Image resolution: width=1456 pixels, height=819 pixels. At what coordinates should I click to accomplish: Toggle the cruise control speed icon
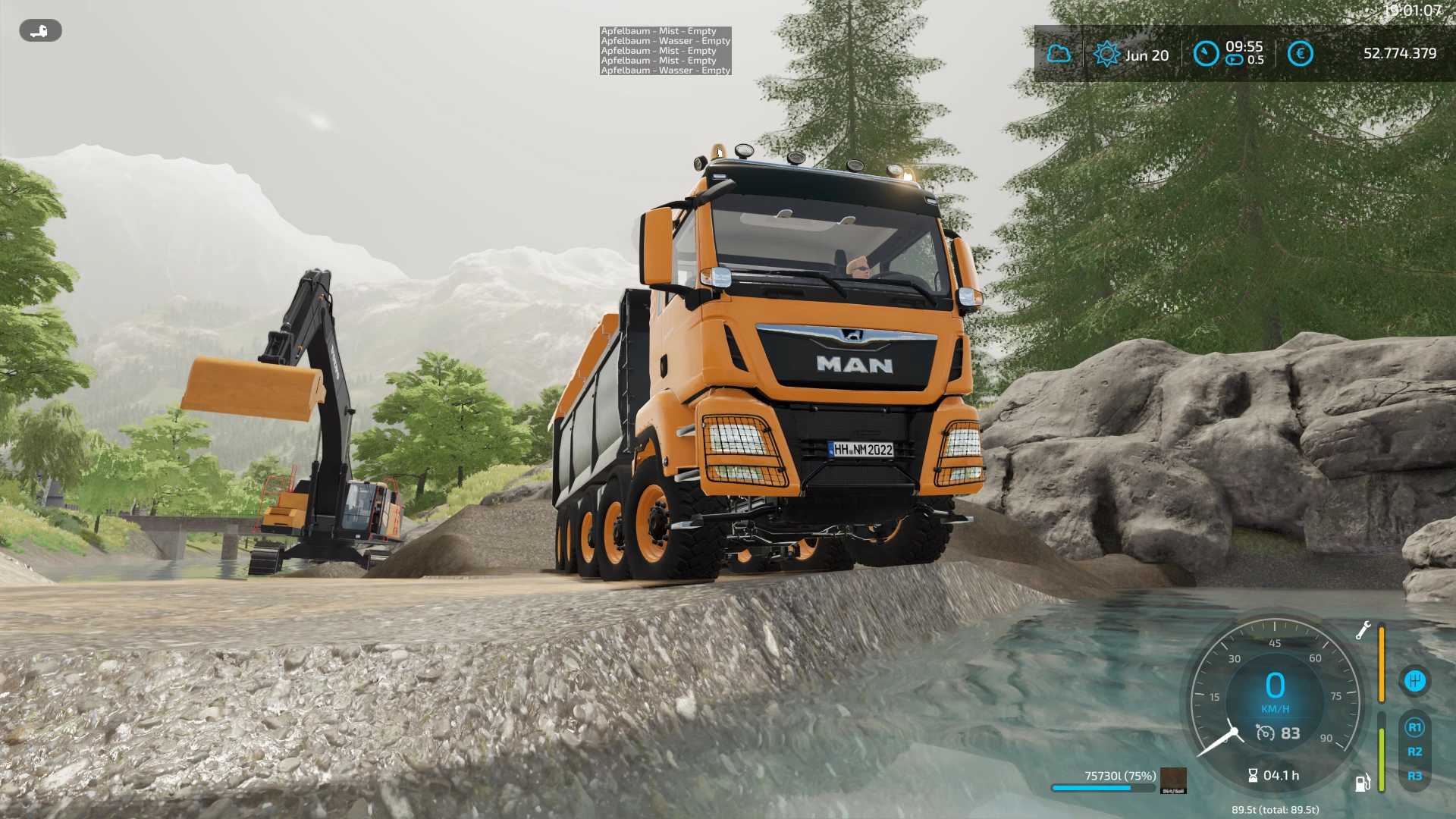[x=1266, y=733]
